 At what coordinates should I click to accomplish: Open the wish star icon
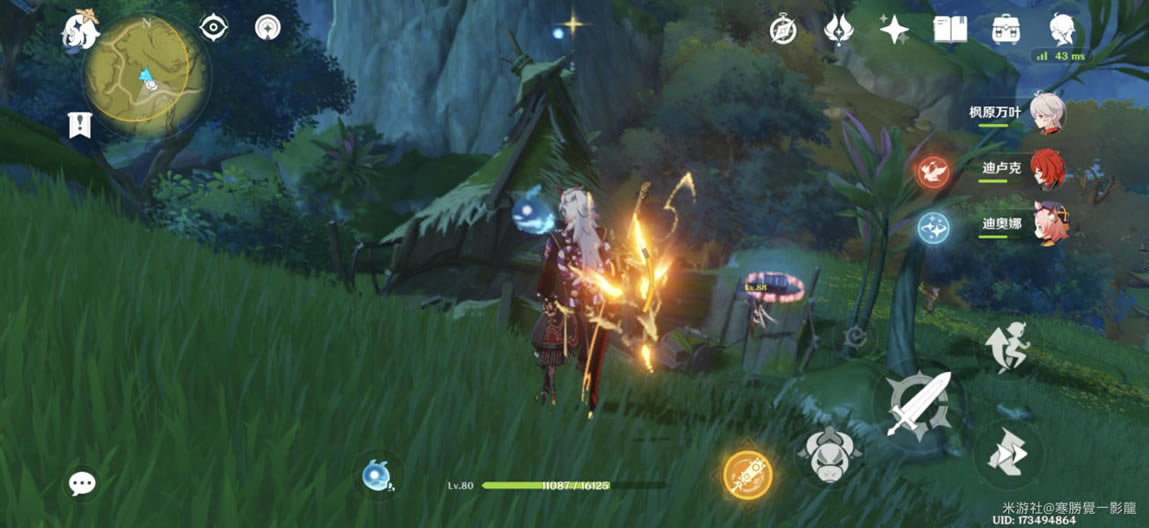[x=894, y=29]
